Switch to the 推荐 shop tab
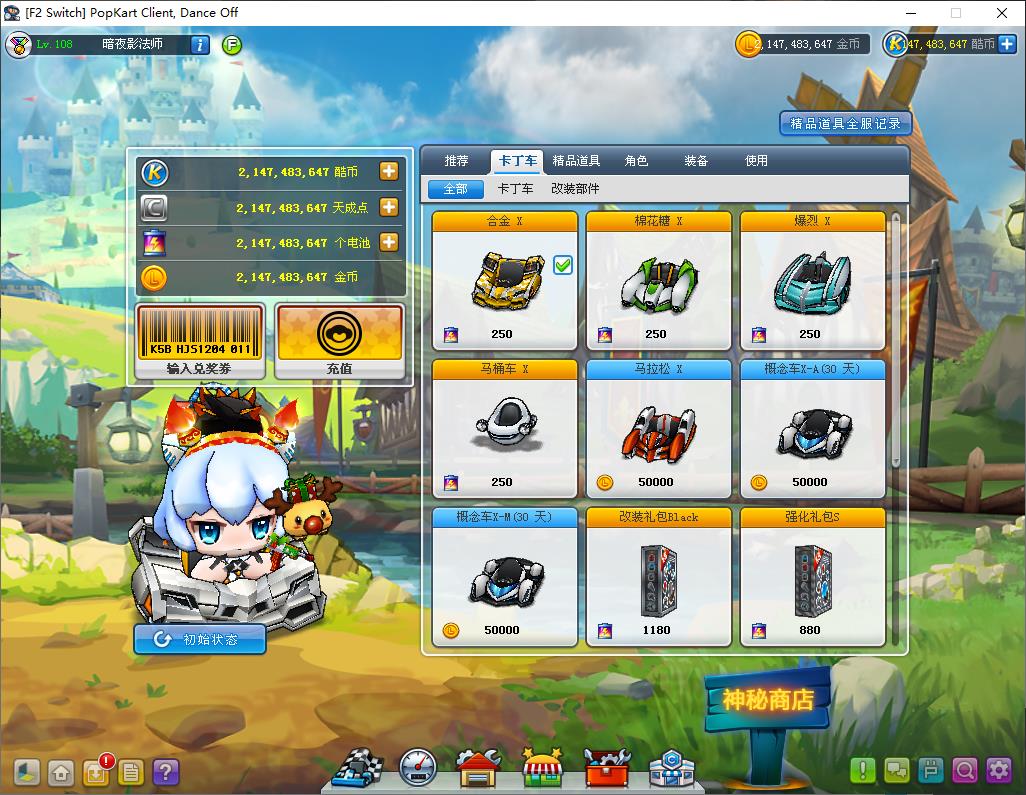 click(x=456, y=161)
